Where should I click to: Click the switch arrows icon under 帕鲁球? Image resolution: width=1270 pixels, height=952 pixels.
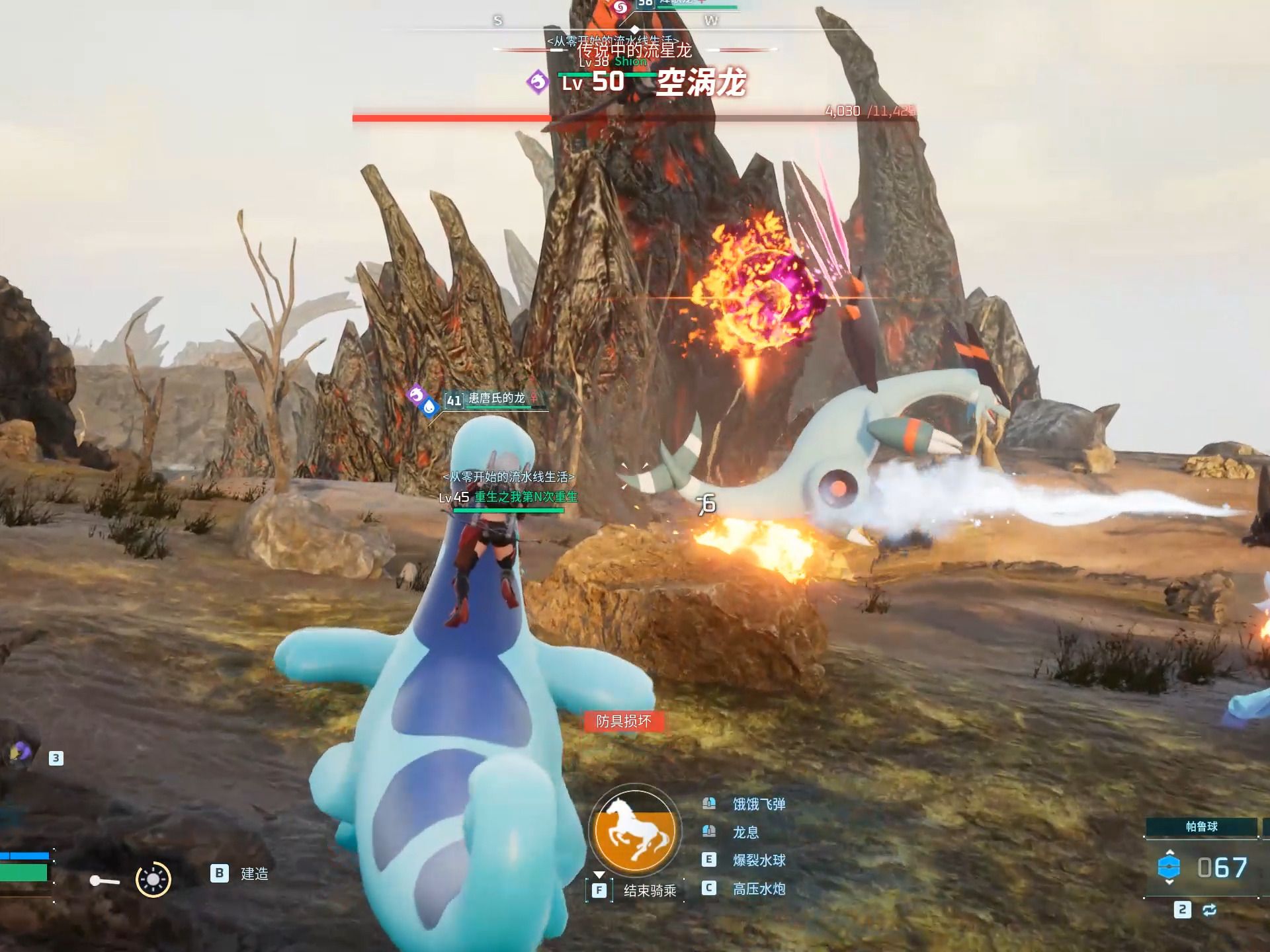pos(1209,910)
